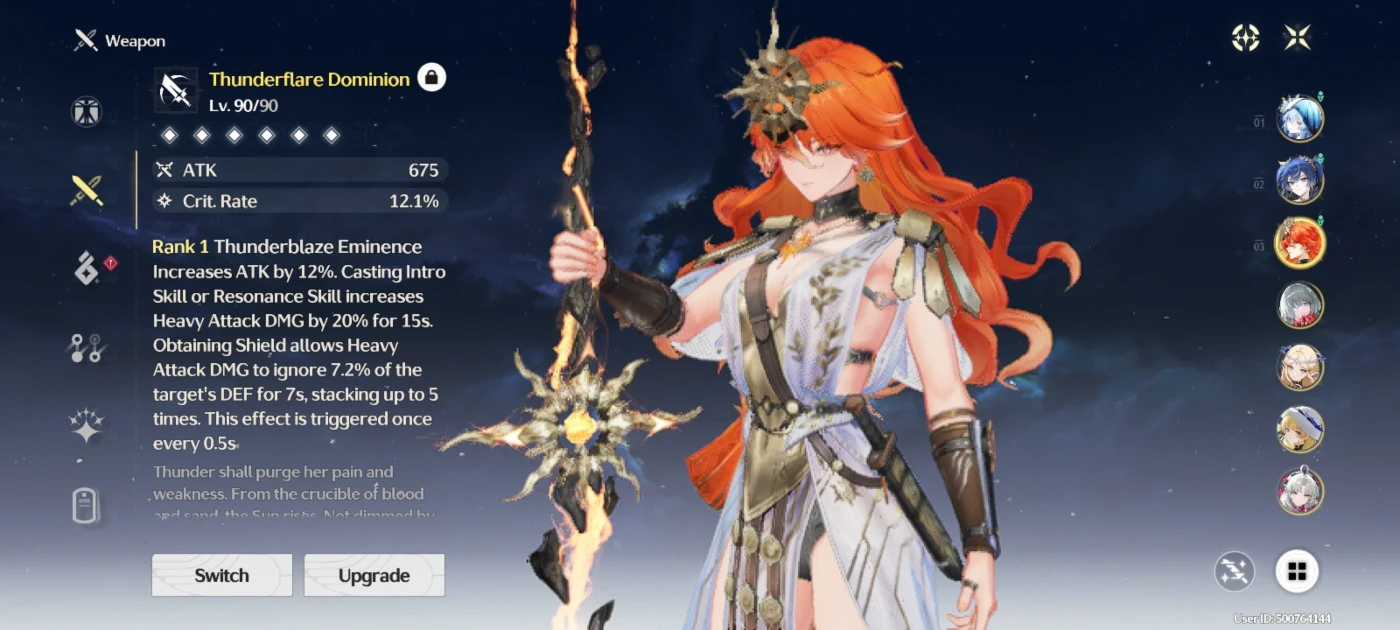Switch to the connected-nodes skill tab
Viewport: 1400px width, 630px height.
87,347
